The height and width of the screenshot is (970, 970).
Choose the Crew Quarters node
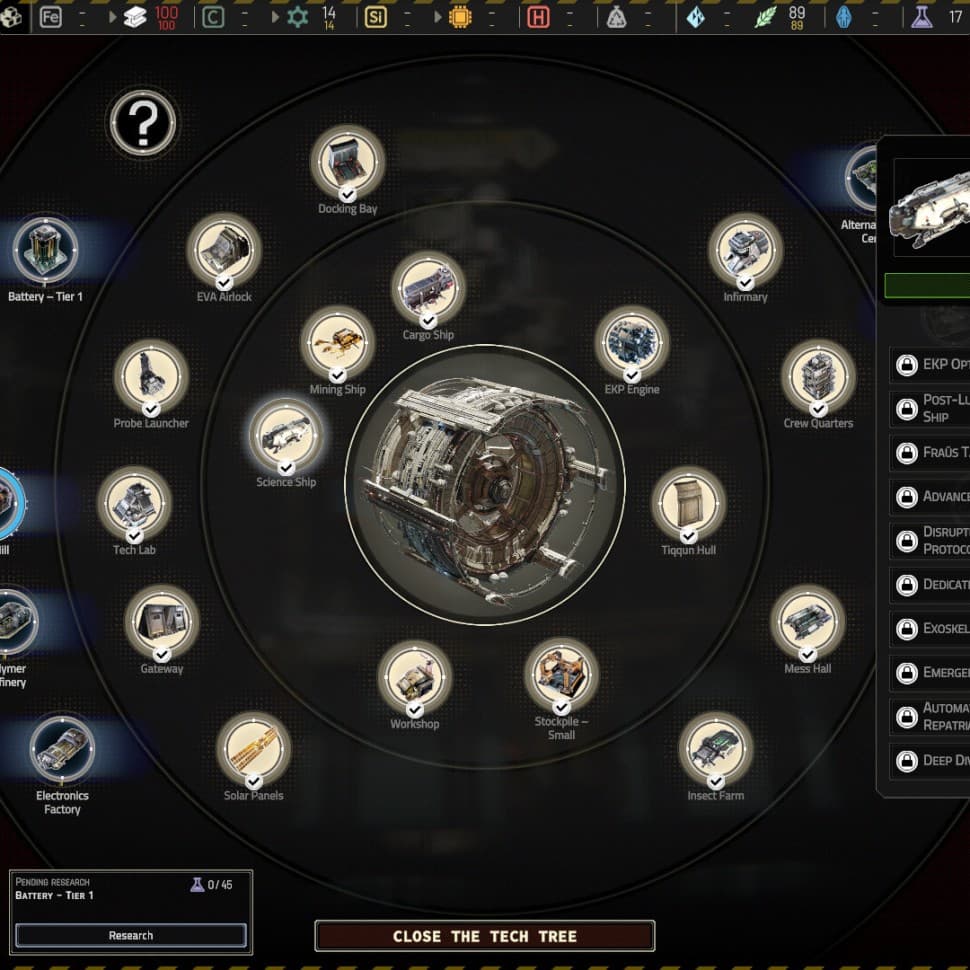(818, 377)
